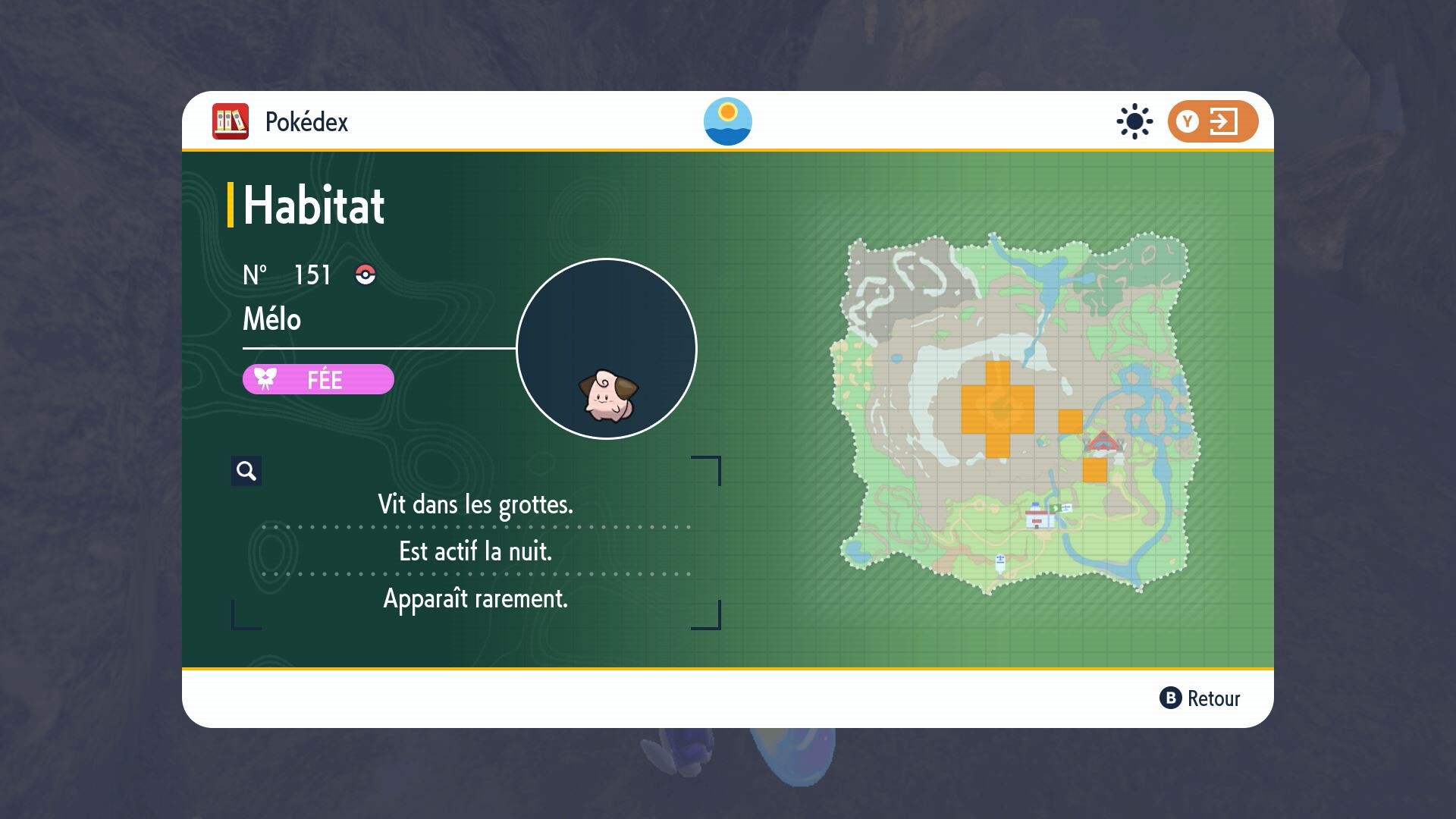
Task: Expand the 'Vit dans les grottes' entry
Action: (476, 504)
